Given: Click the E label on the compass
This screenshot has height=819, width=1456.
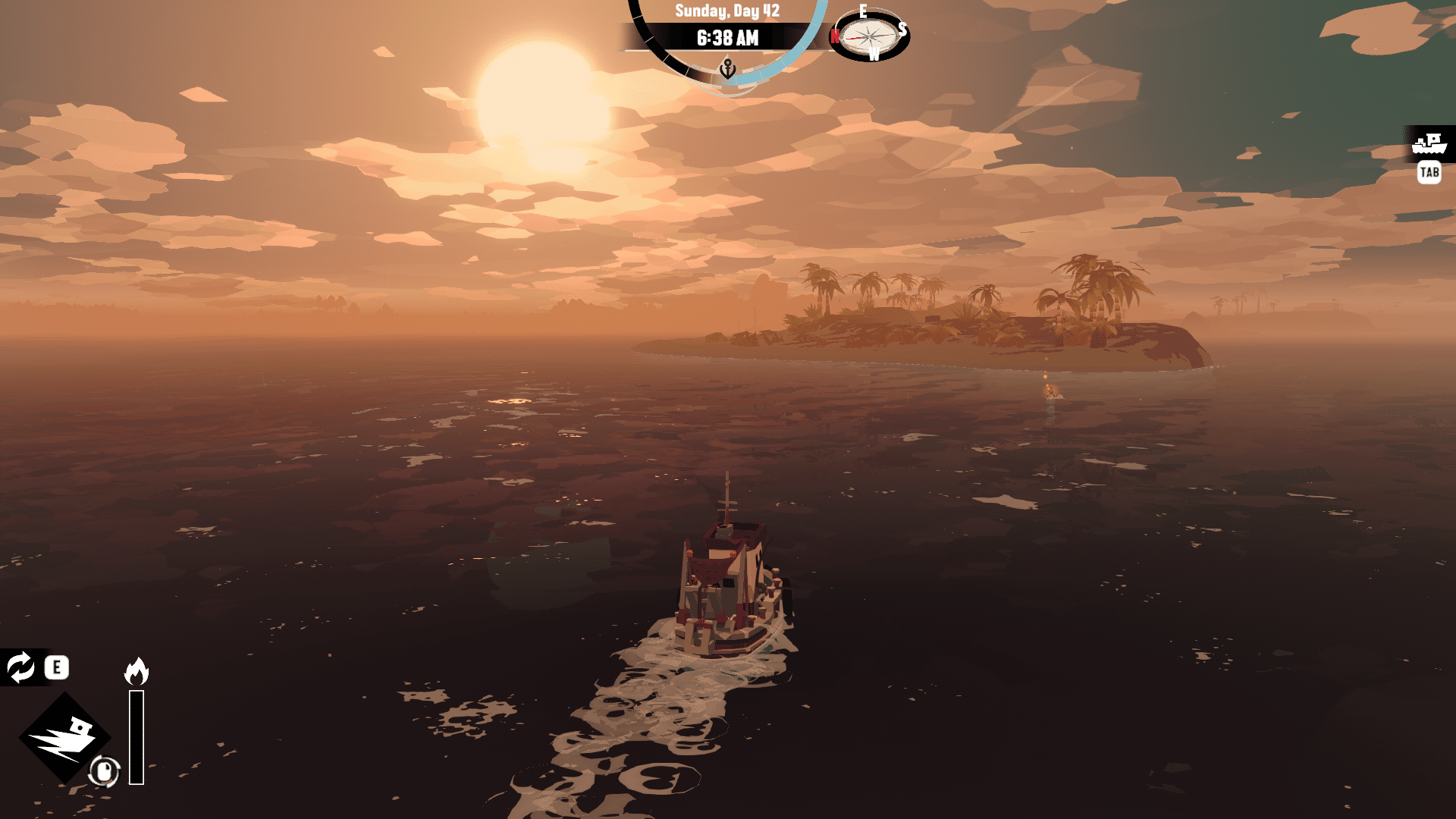Looking at the screenshot, I should pos(864,12).
